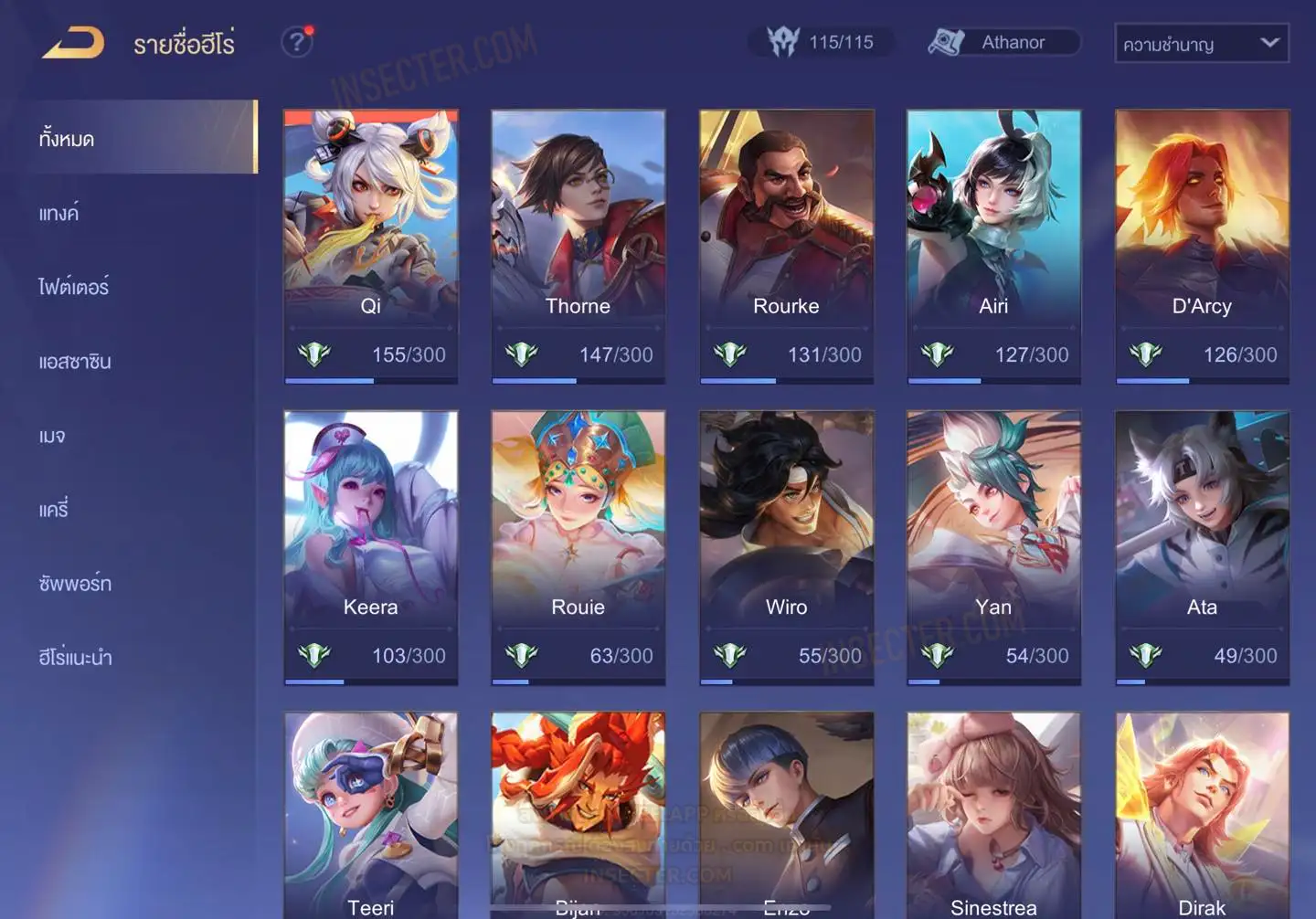1316x919 pixels.
Task: Show the ซัพพอร์ท support heroes
Action: point(75,583)
